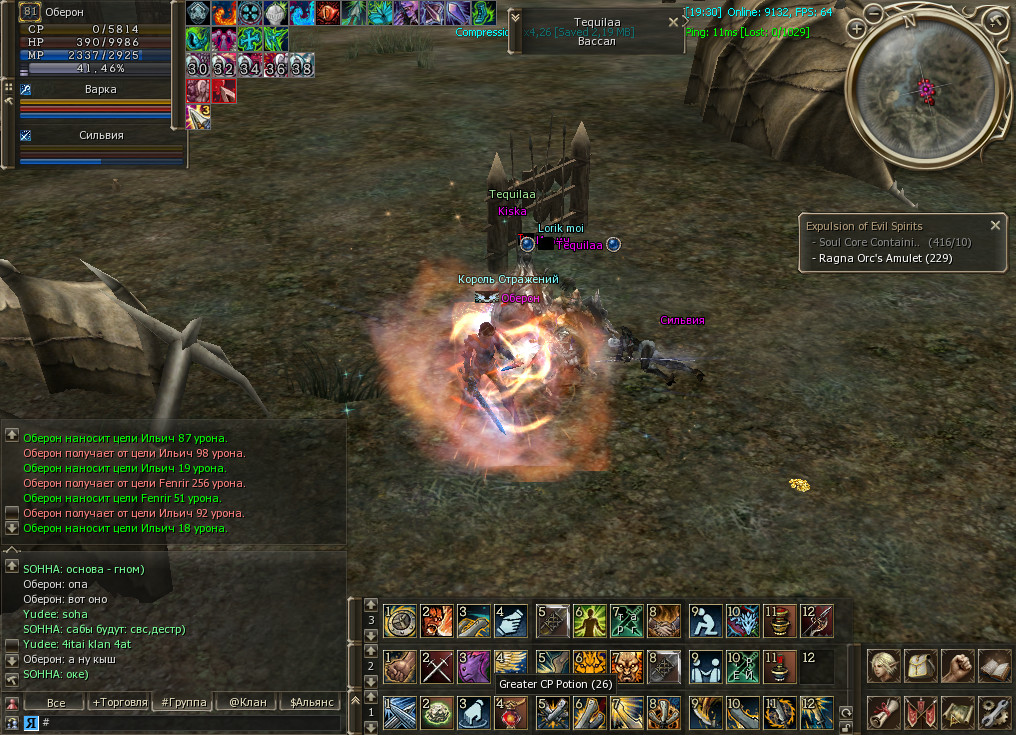Image resolution: width=1016 pixels, height=735 pixels.
Task: Select the #Группа party chat tab
Action: pos(183,702)
